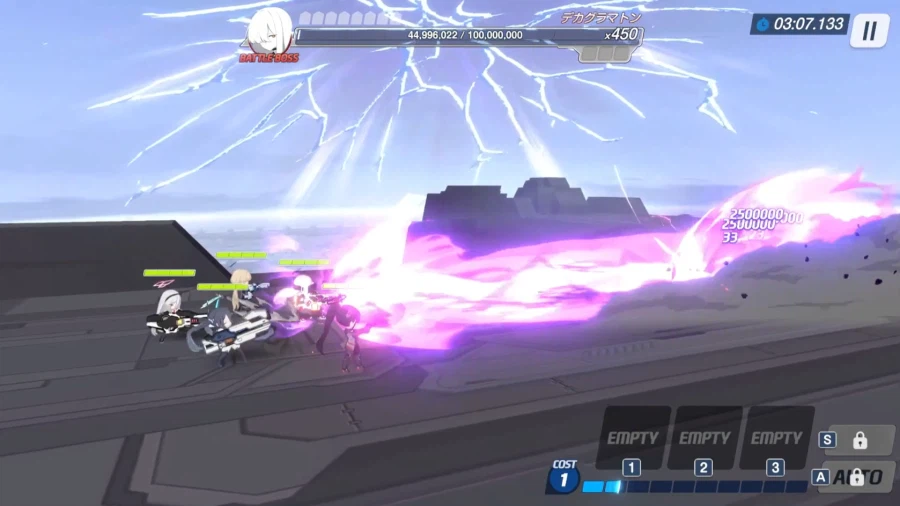Click the locked speed button above AUTO
Viewport: 900px width, 506px height.
pyautogui.click(x=858, y=440)
